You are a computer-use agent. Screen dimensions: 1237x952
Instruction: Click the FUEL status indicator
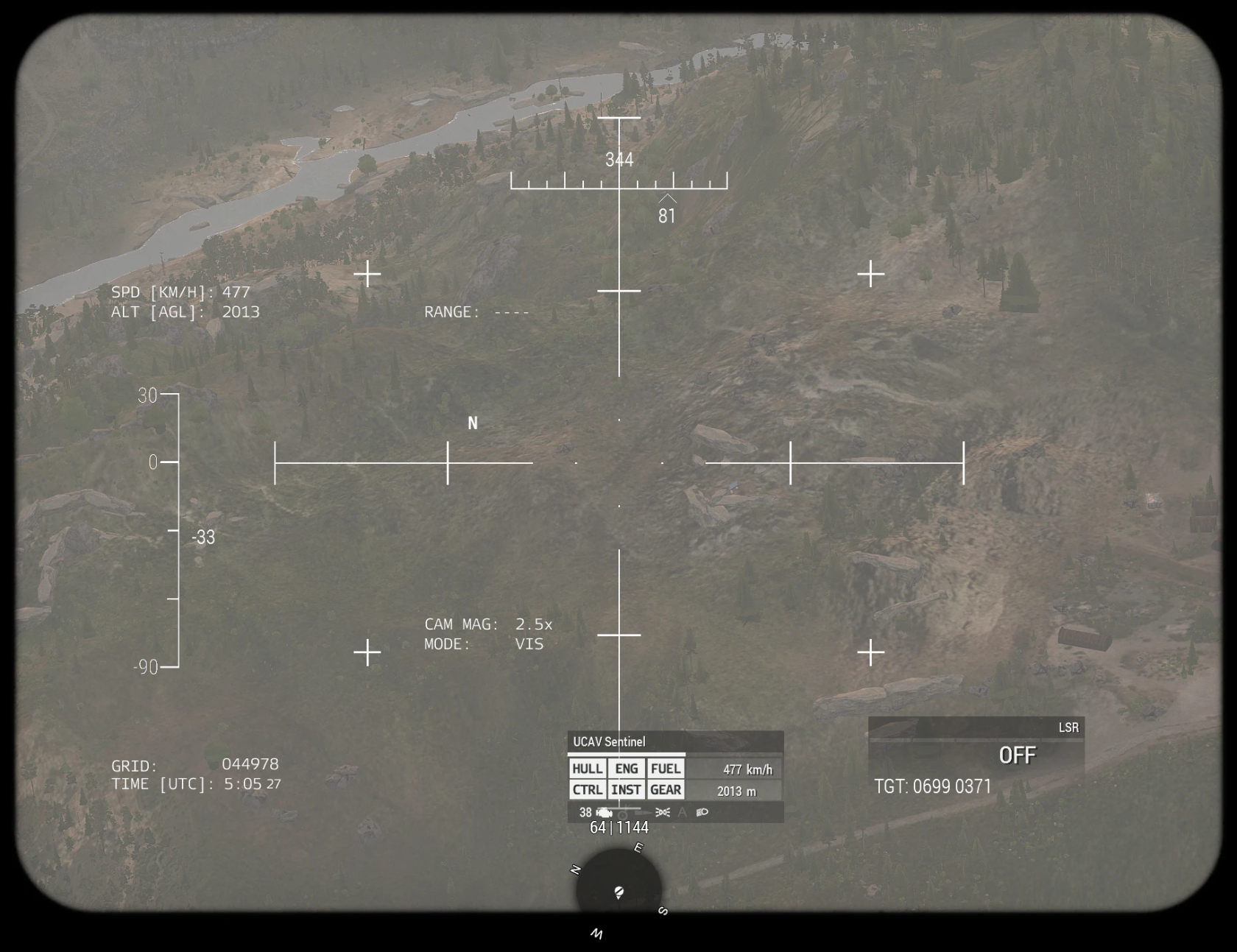click(666, 769)
